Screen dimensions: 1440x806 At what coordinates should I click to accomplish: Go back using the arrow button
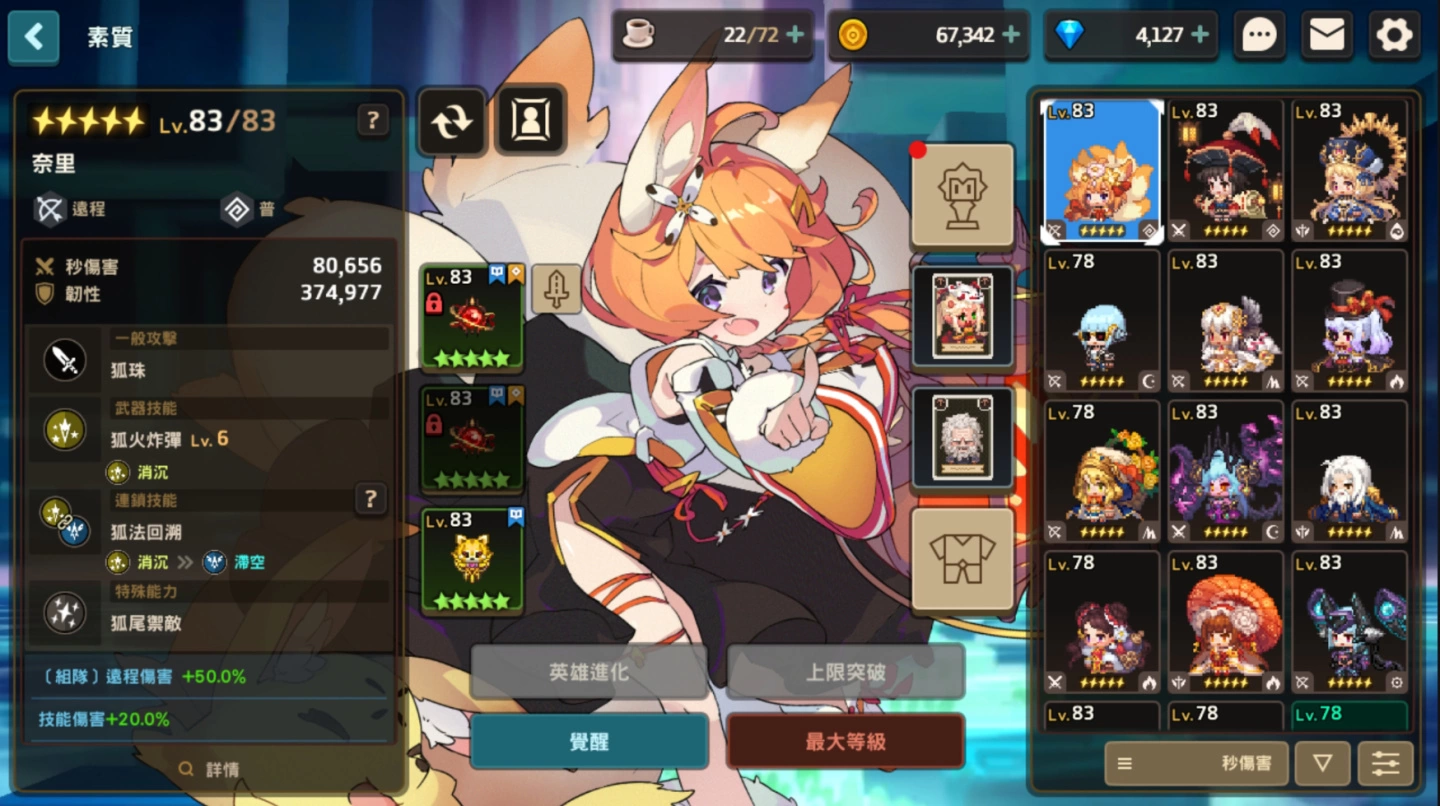(34, 38)
